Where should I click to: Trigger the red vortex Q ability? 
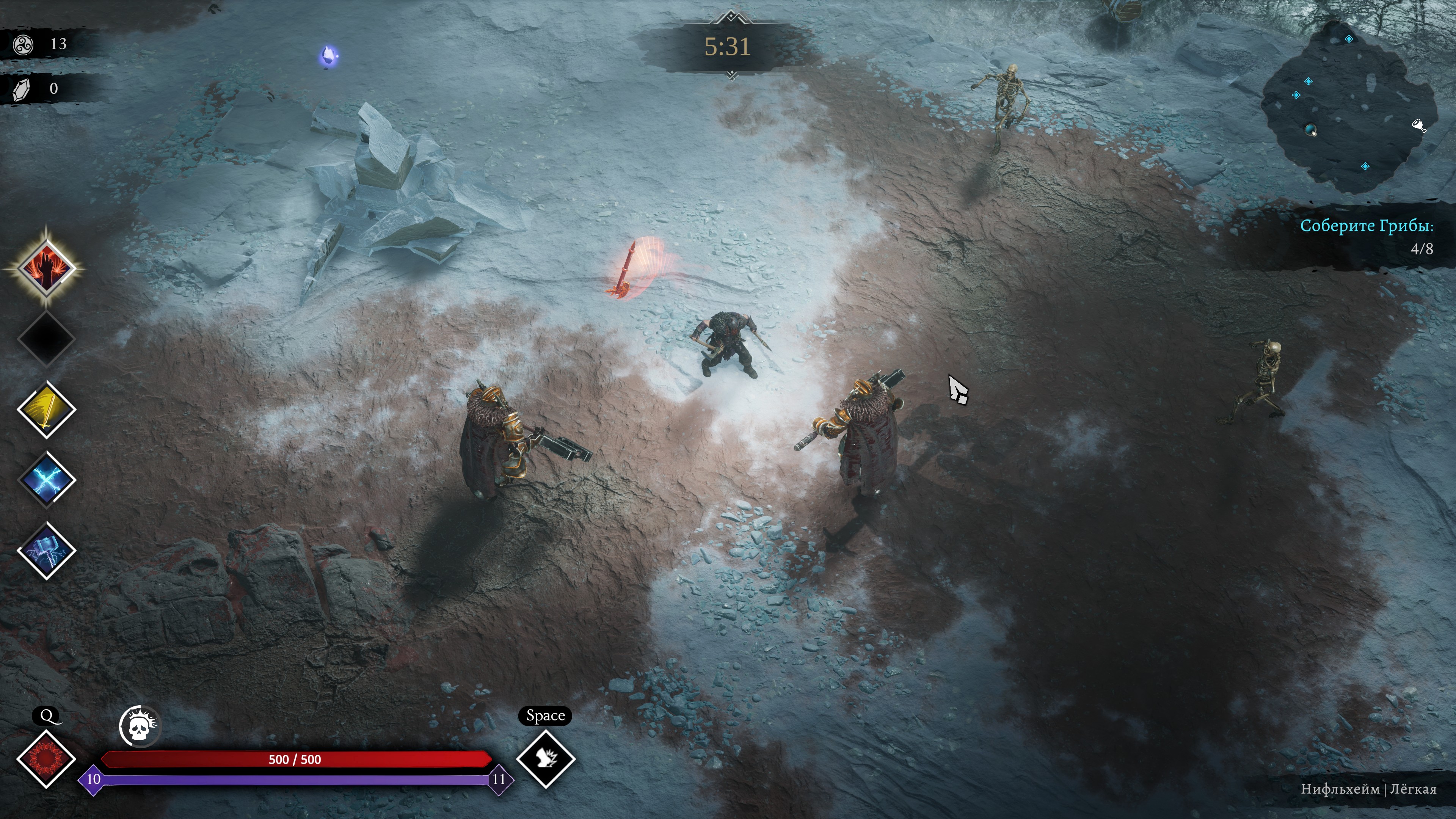coord(46,759)
